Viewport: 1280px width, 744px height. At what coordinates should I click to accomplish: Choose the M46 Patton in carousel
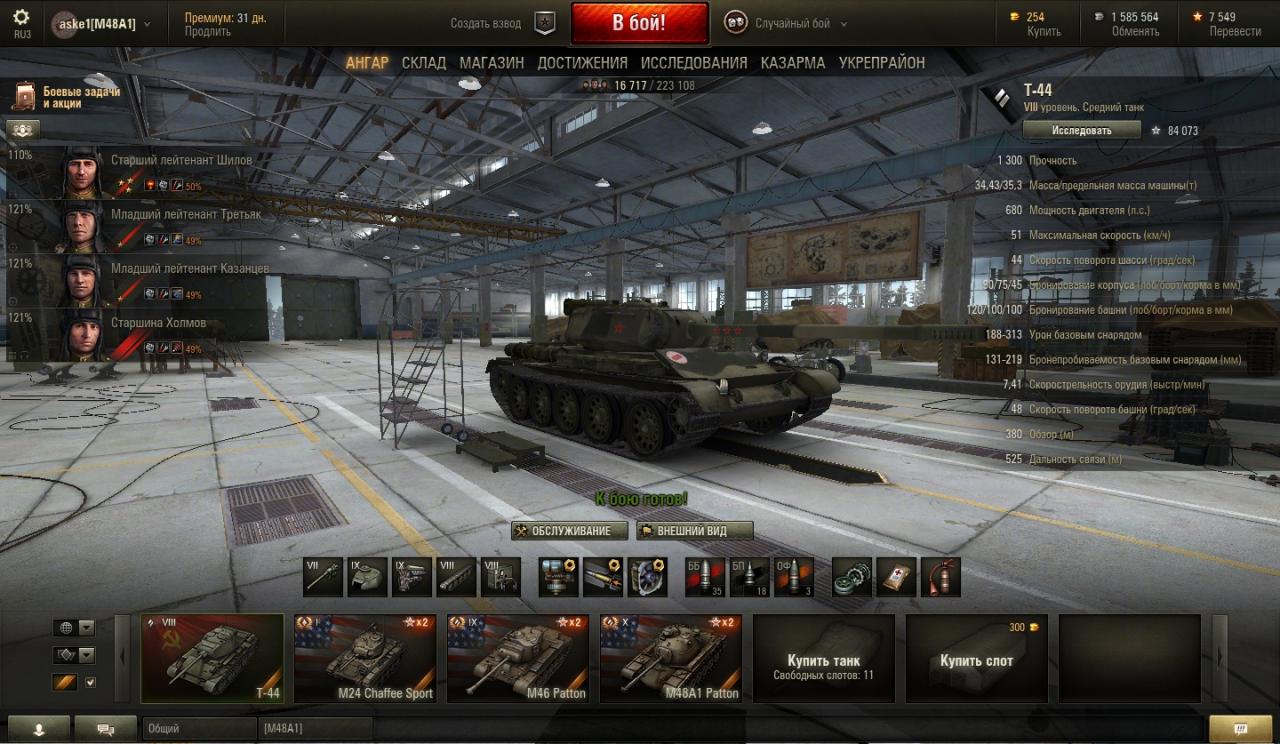click(x=518, y=658)
